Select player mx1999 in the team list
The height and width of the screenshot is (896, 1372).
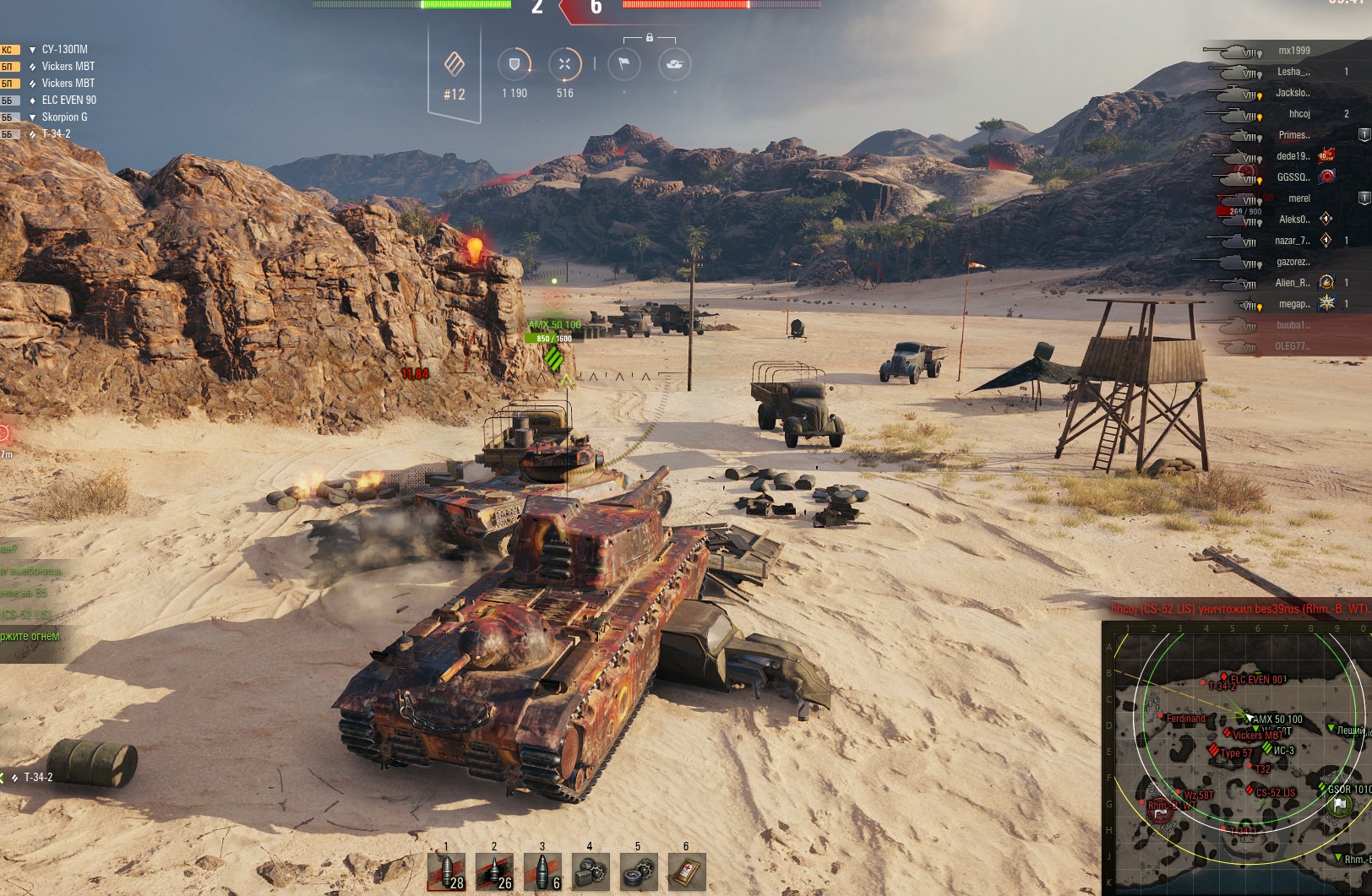1293,51
